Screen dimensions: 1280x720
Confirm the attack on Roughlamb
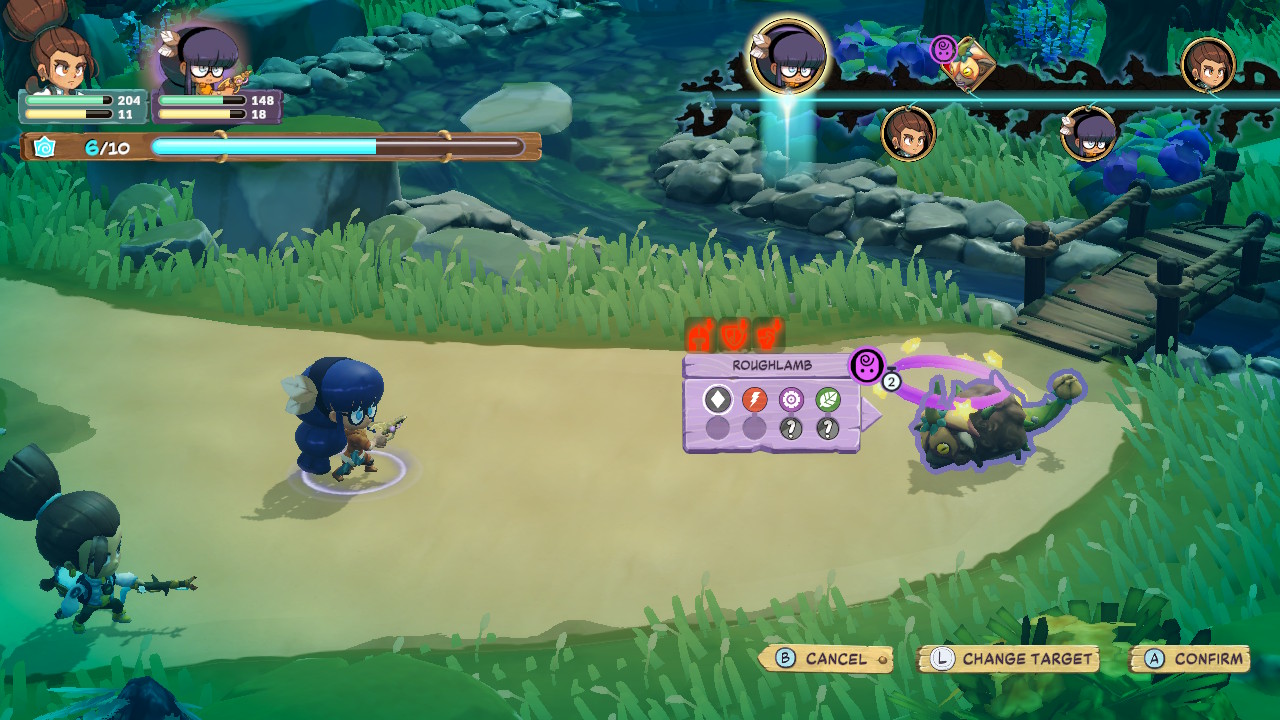tap(1190, 659)
